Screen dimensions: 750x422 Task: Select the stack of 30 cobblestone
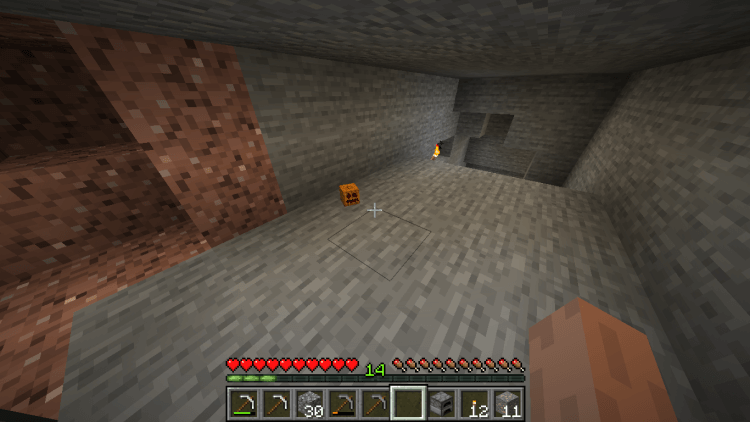(x=309, y=404)
